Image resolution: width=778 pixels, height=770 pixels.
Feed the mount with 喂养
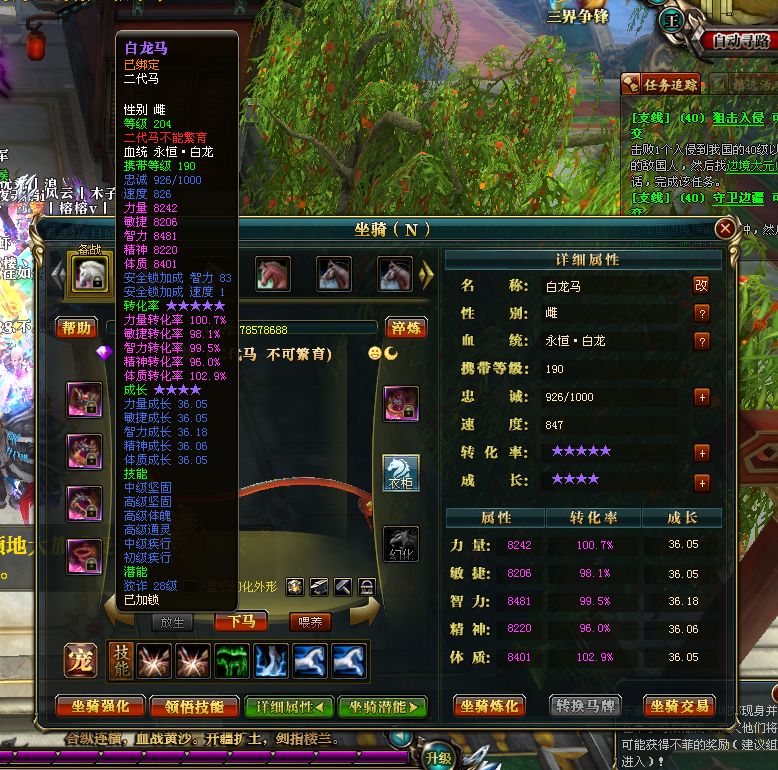311,621
